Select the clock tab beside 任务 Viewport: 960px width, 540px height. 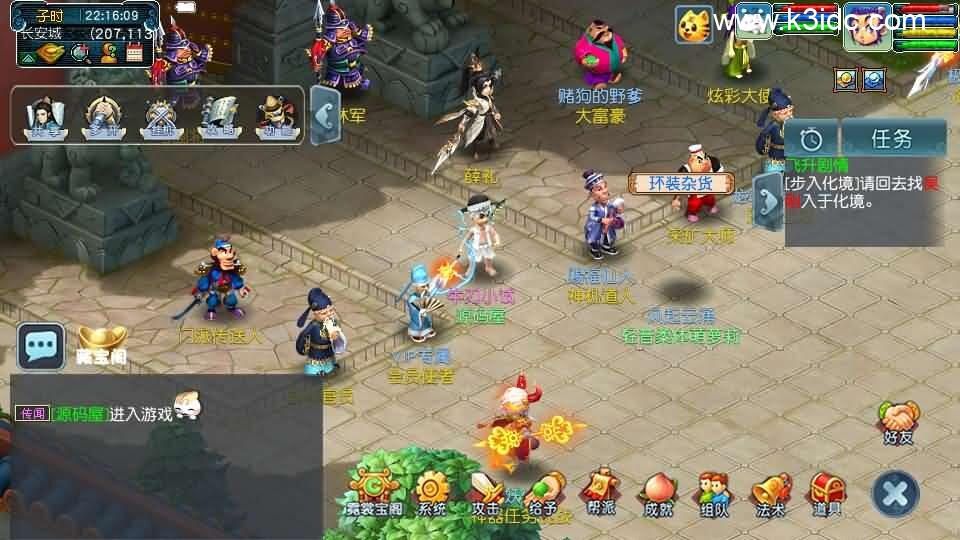(x=811, y=138)
